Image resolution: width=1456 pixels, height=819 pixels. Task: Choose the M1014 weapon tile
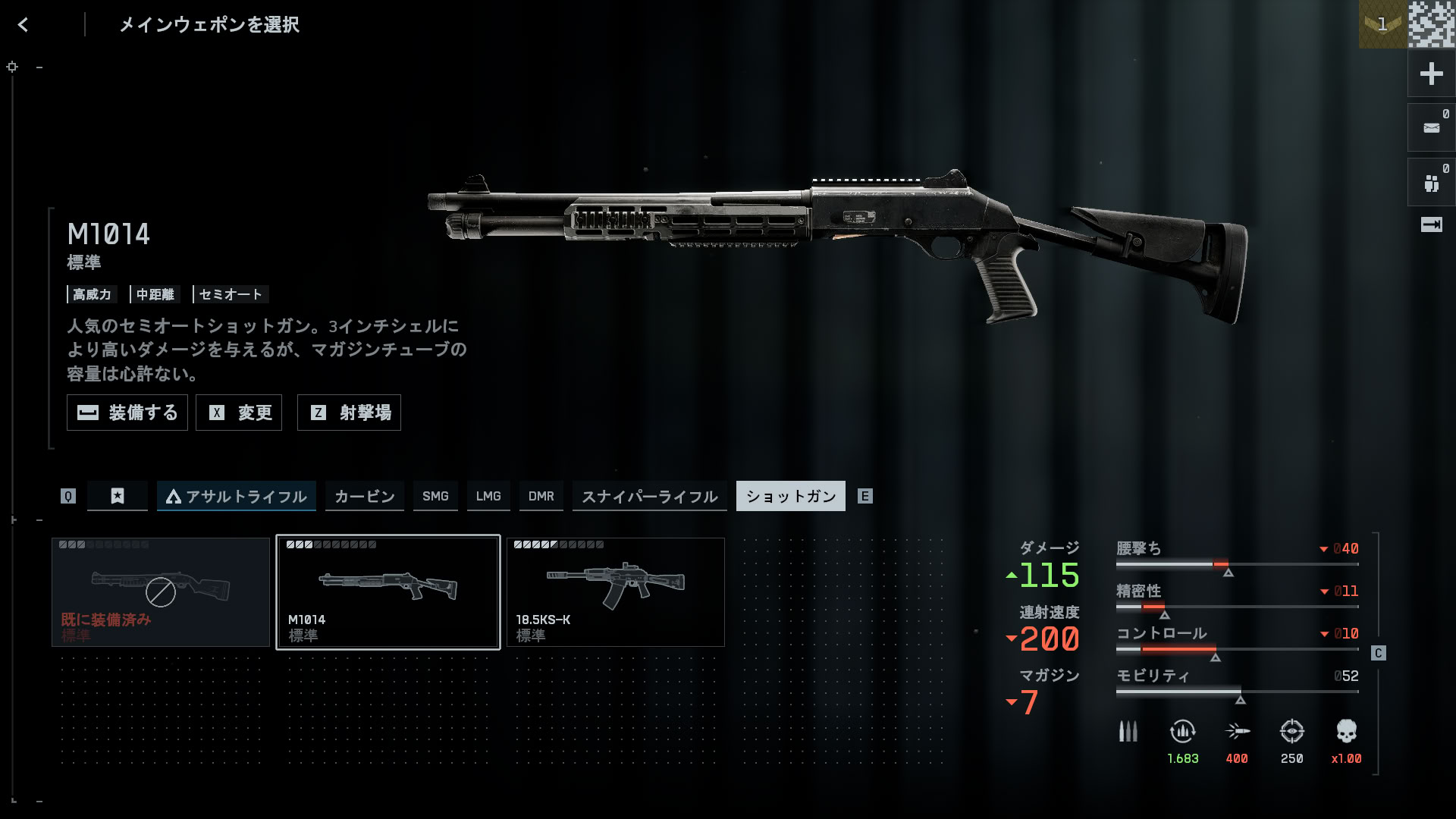[x=388, y=592]
